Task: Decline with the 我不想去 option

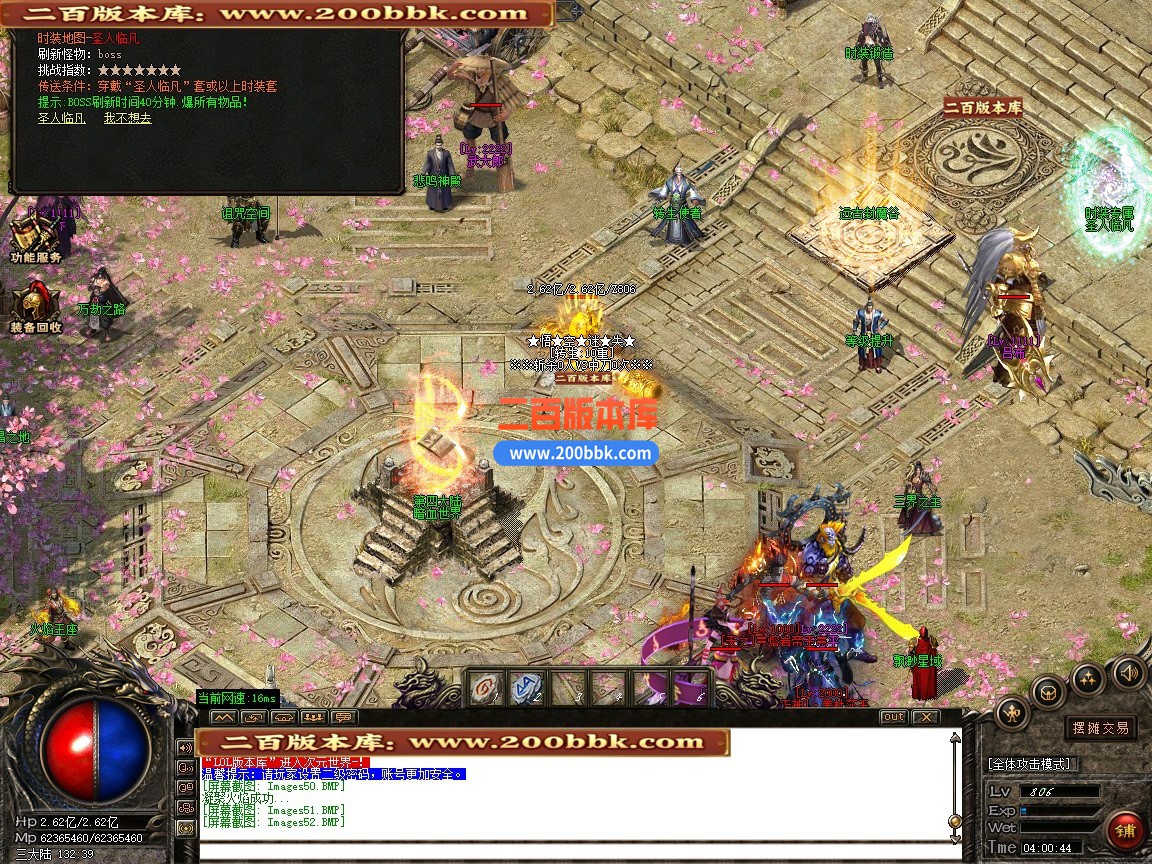Action: pos(127,118)
